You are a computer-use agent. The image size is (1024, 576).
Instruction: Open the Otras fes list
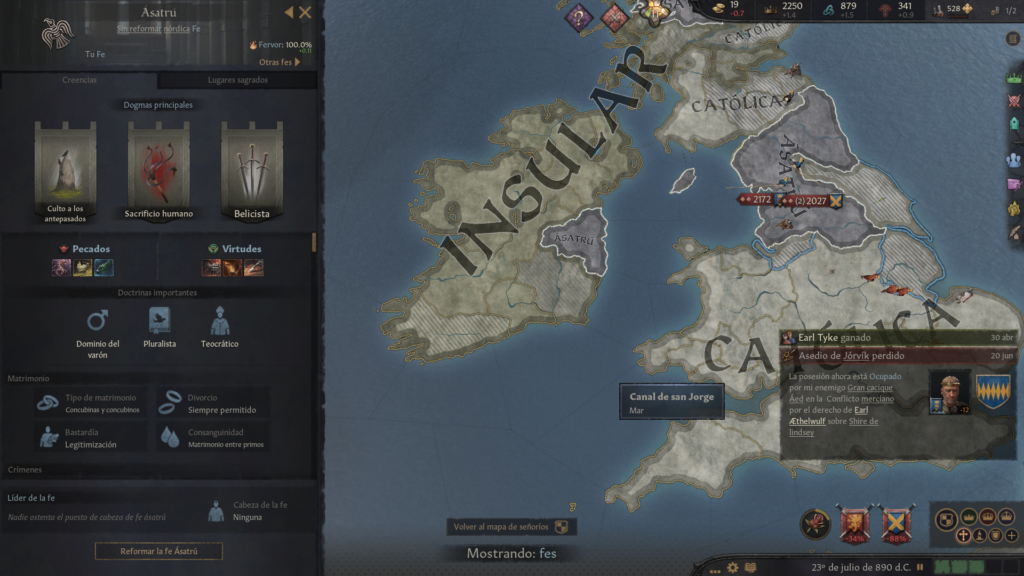[280, 62]
